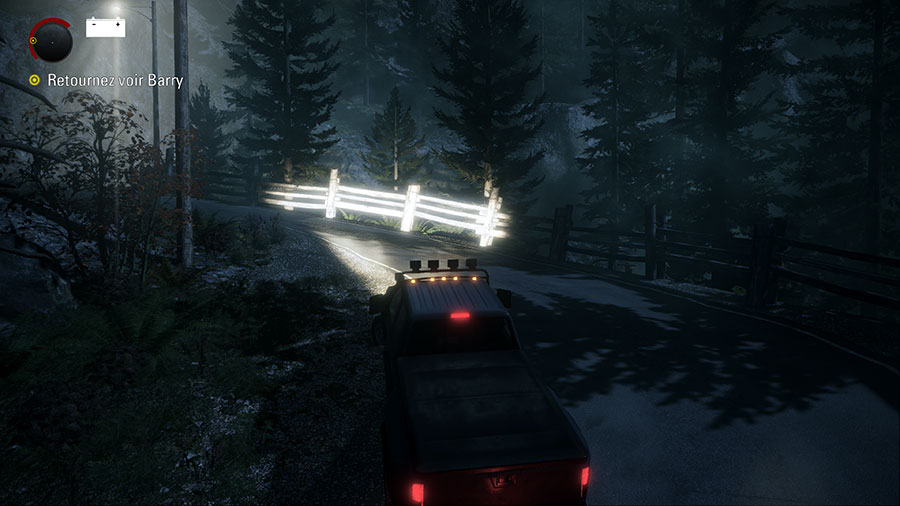Viewport: 900px width, 506px height.
Task: Select the "Retournez voir Barry" objective
Action: pyautogui.click(x=115, y=80)
